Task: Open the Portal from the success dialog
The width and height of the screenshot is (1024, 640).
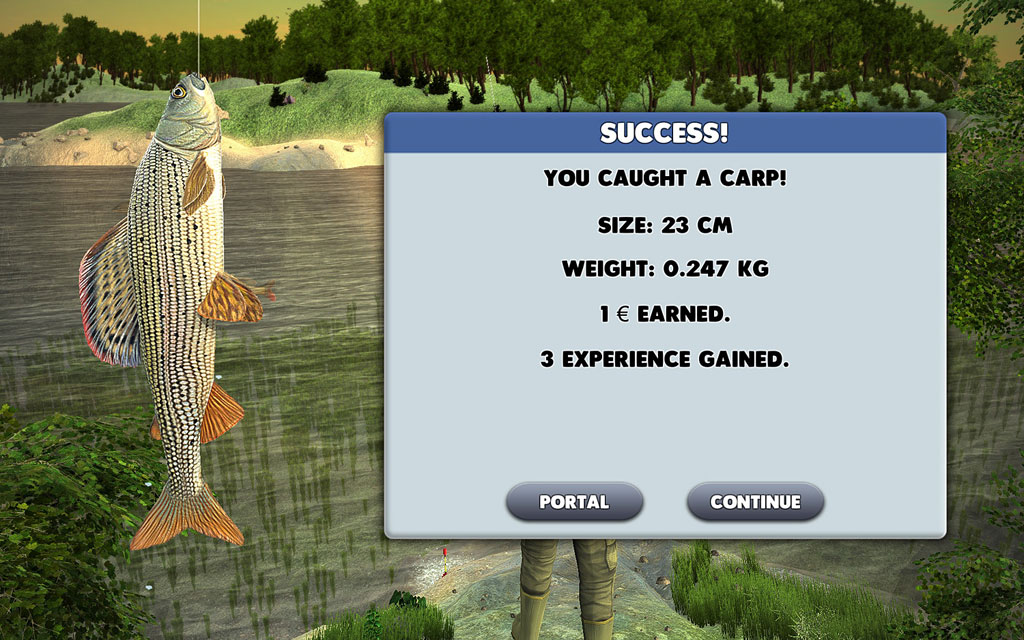Action: 574,502
